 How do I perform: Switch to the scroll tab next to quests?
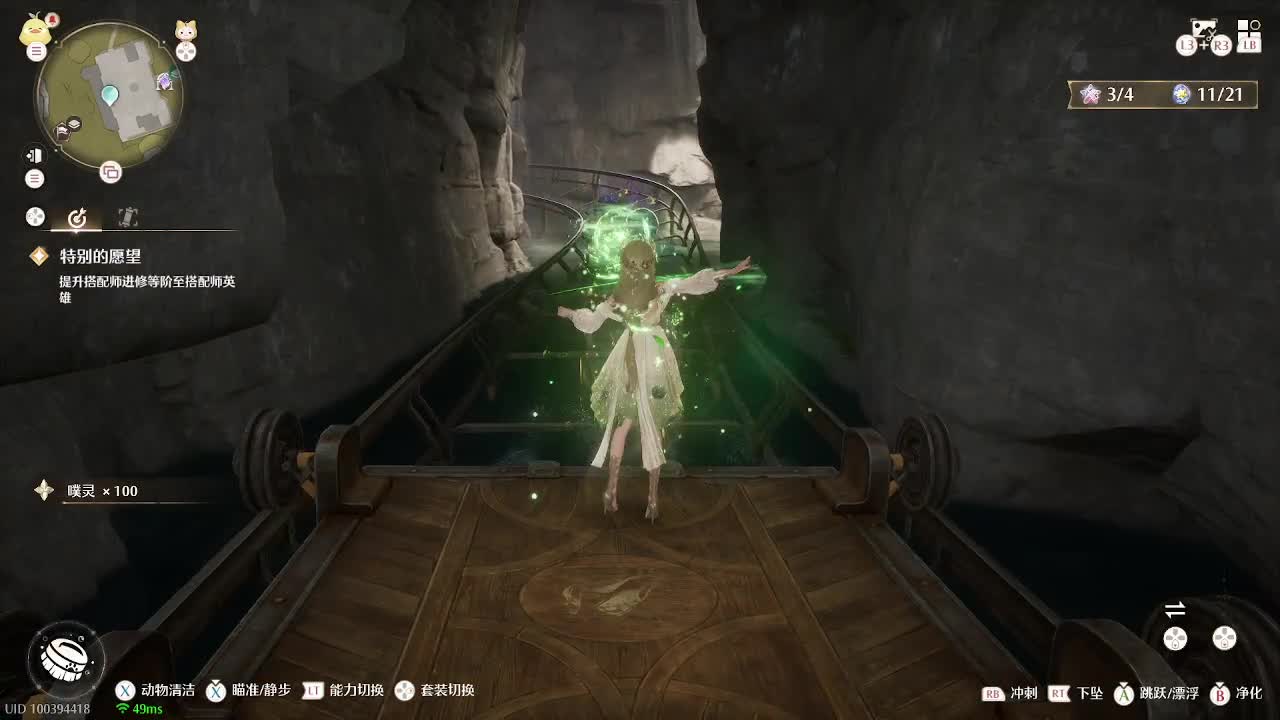127,217
